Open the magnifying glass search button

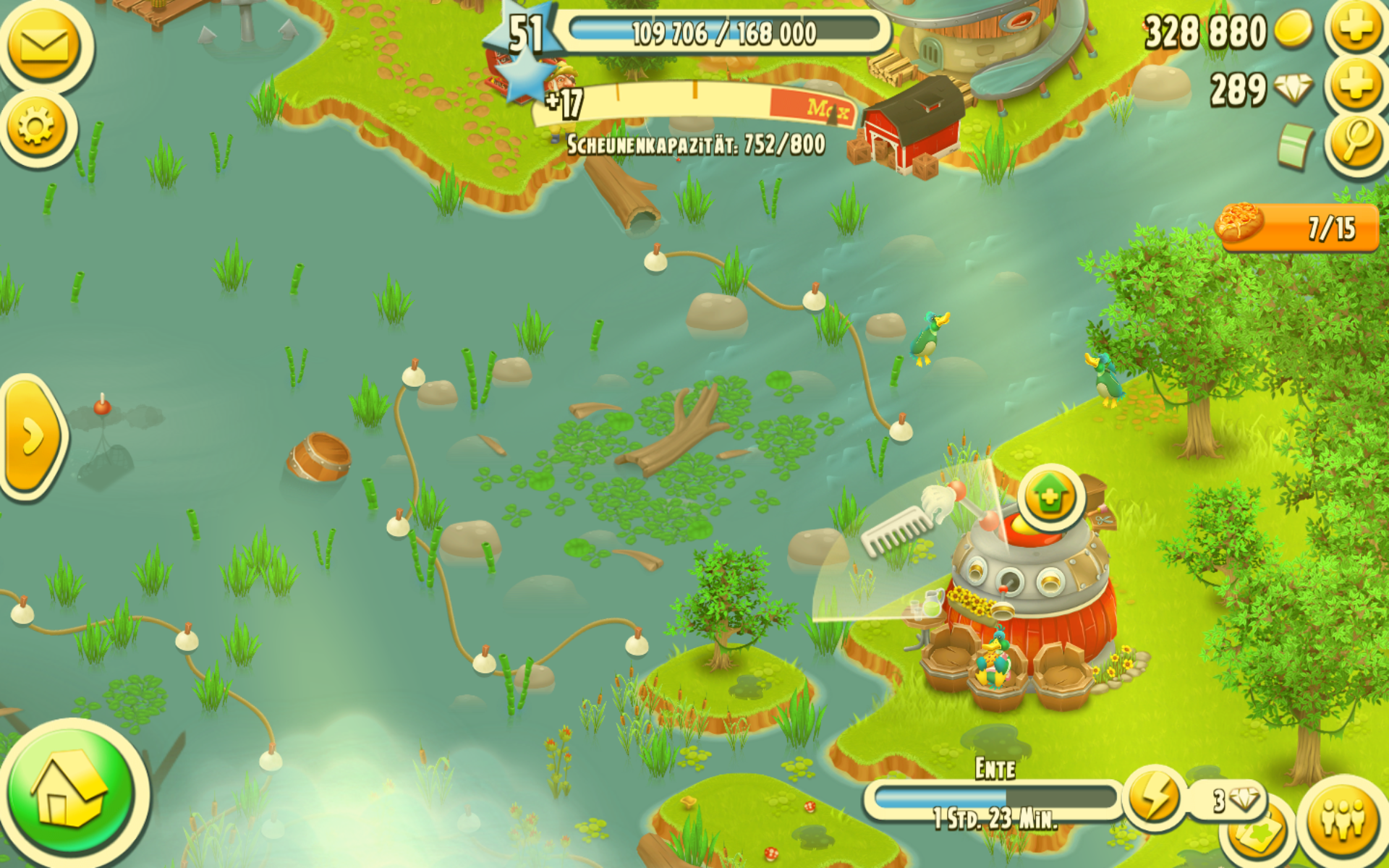(1356, 141)
